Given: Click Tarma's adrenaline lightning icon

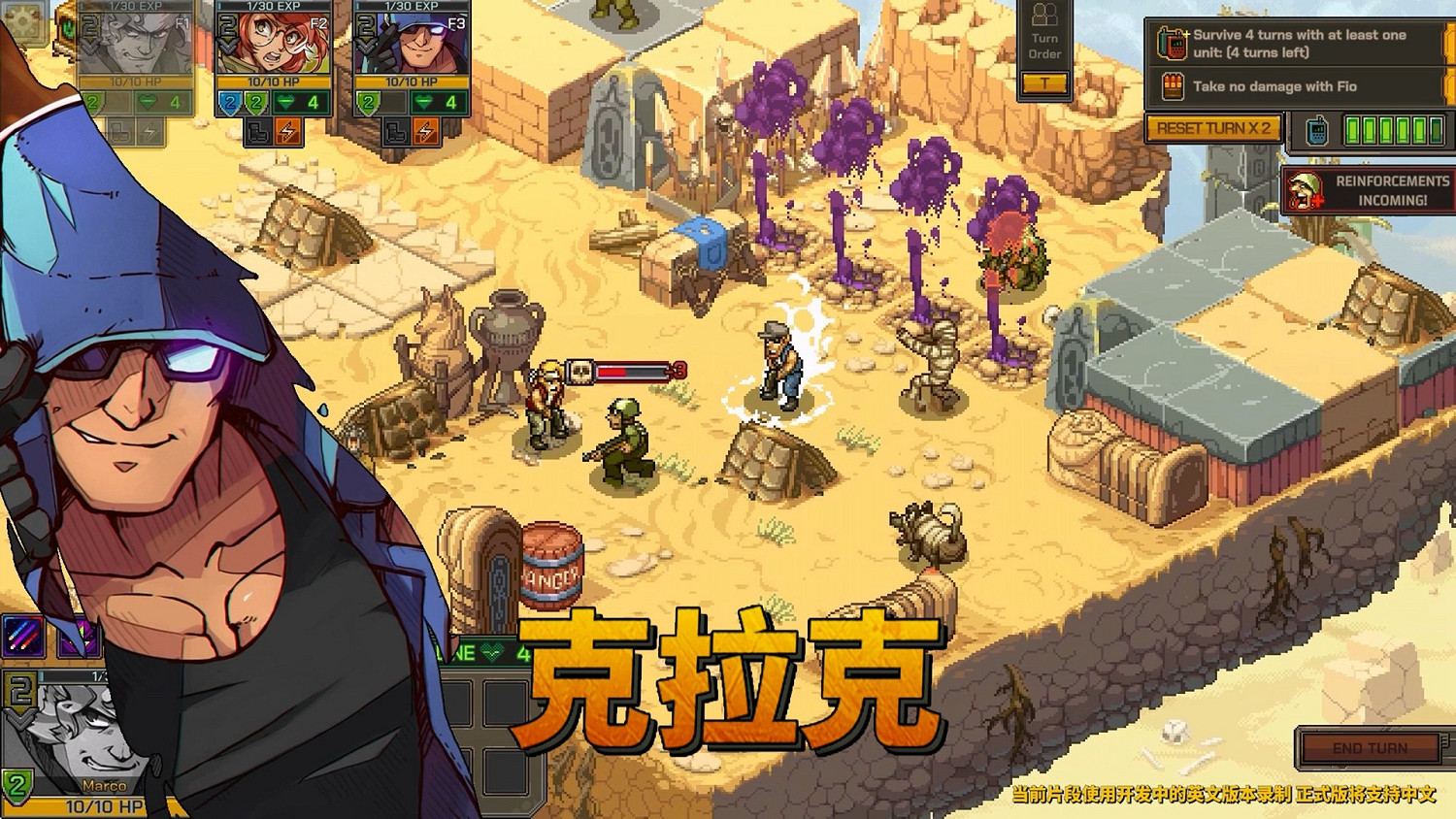Looking at the screenshot, I should click(x=425, y=131).
